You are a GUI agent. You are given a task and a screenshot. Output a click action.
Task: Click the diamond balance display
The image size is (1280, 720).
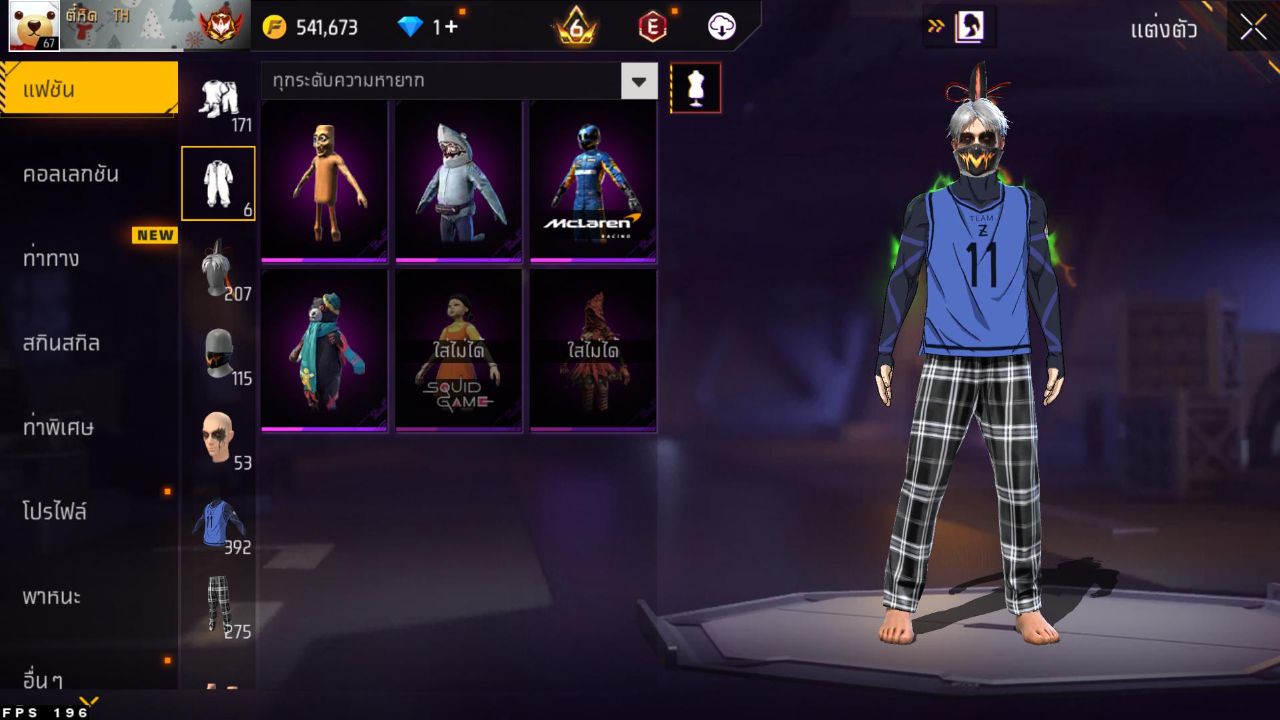click(419, 27)
